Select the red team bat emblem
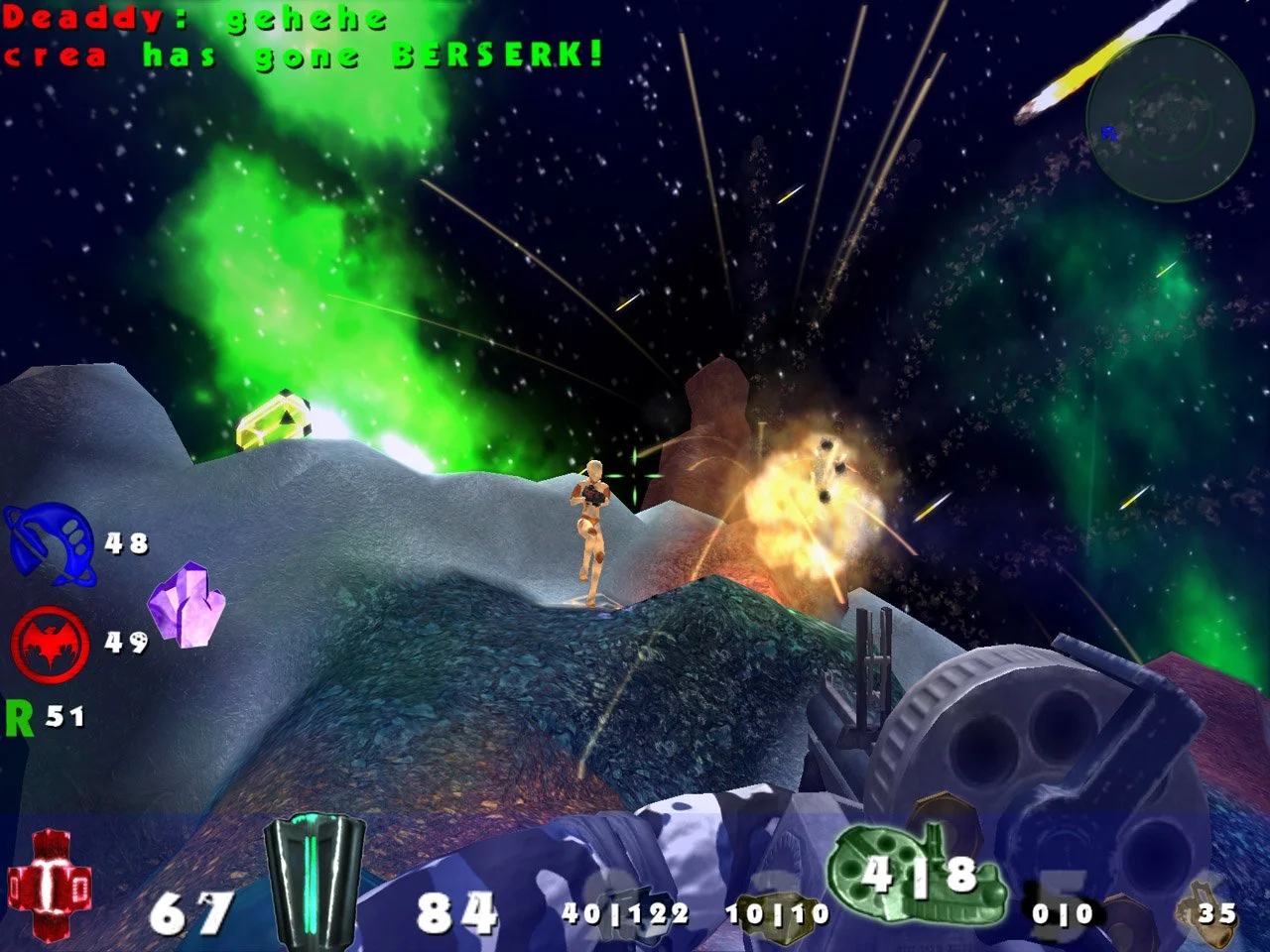The height and width of the screenshot is (952, 1270). (50, 645)
